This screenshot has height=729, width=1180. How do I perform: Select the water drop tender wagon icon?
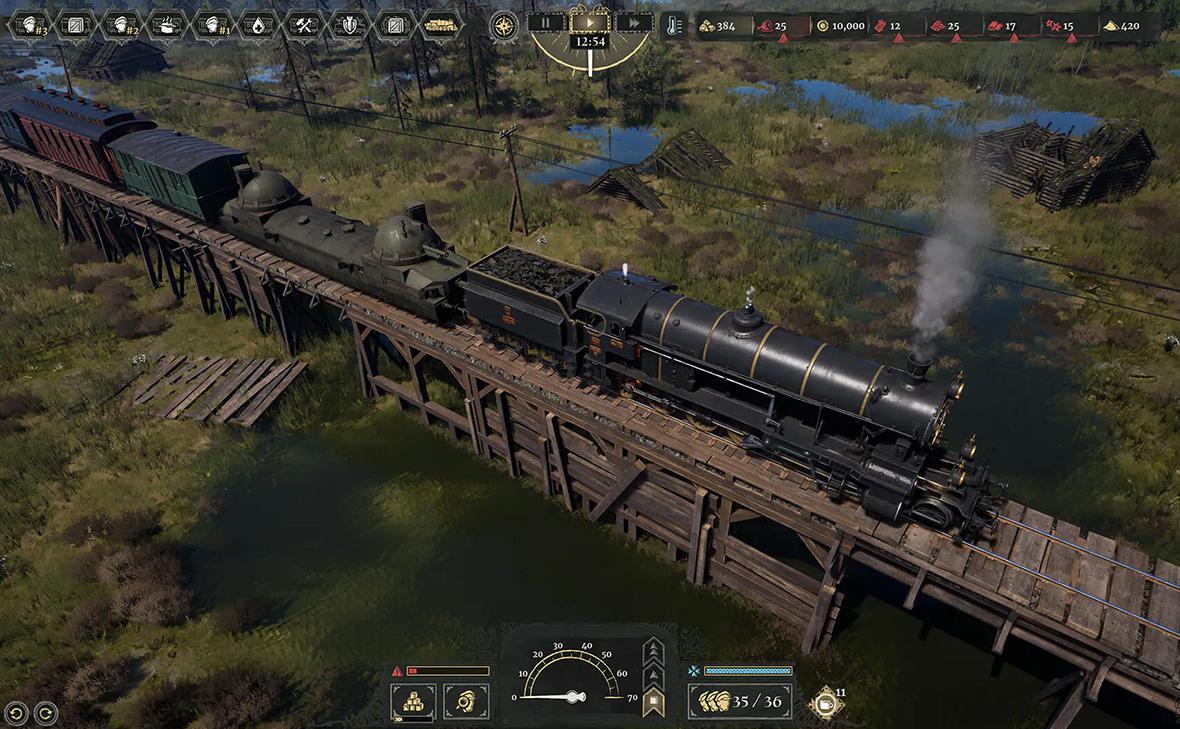tap(258, 24)
